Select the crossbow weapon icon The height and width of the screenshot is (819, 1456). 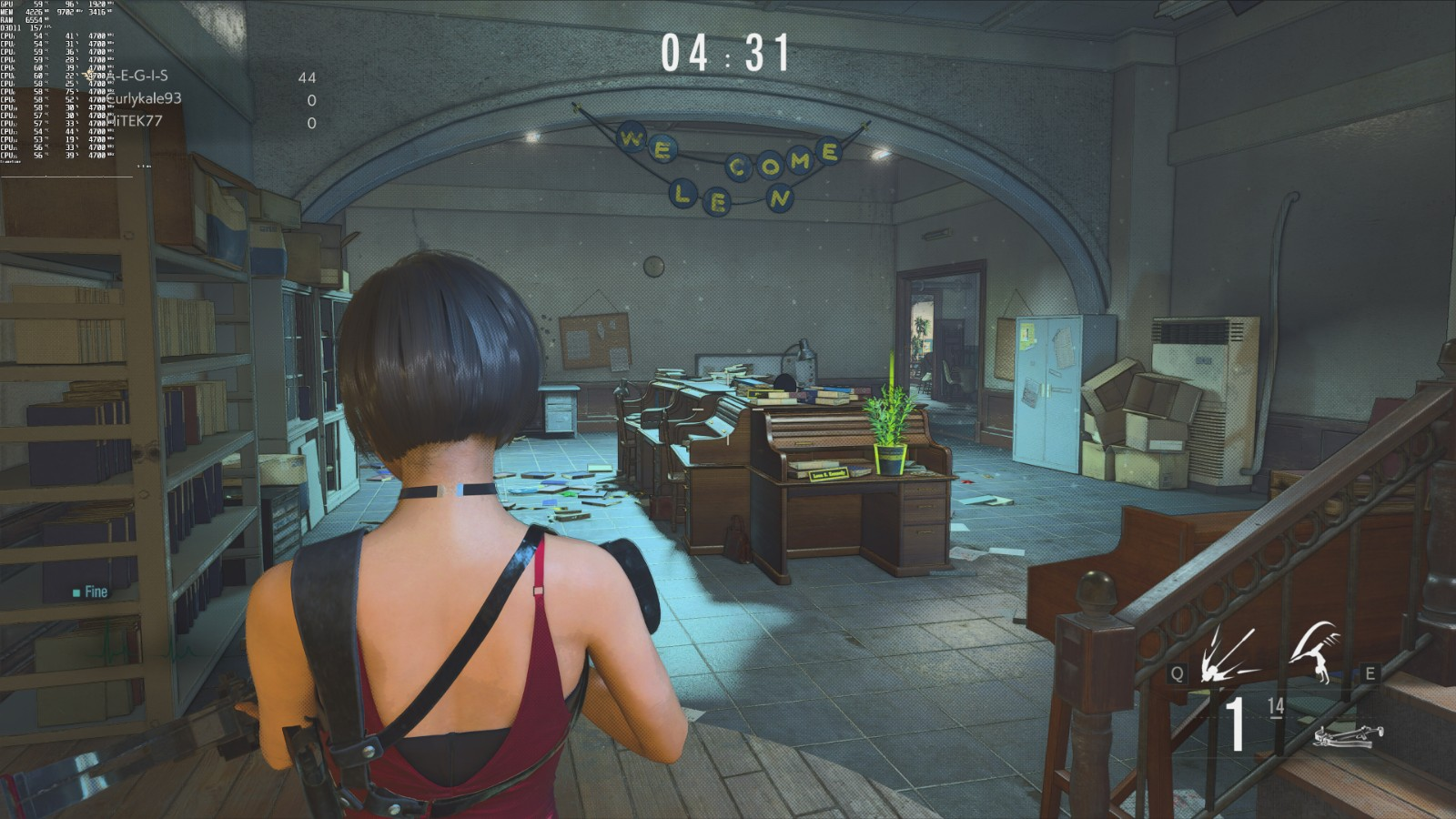click(1348, 734)
